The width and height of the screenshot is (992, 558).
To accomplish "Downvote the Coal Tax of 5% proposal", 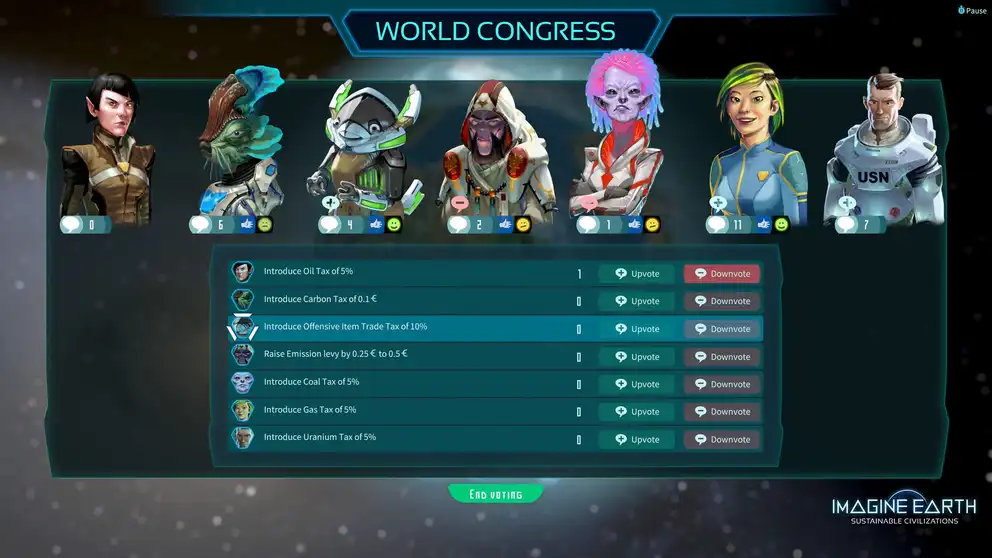I will [x=721, y=384].
